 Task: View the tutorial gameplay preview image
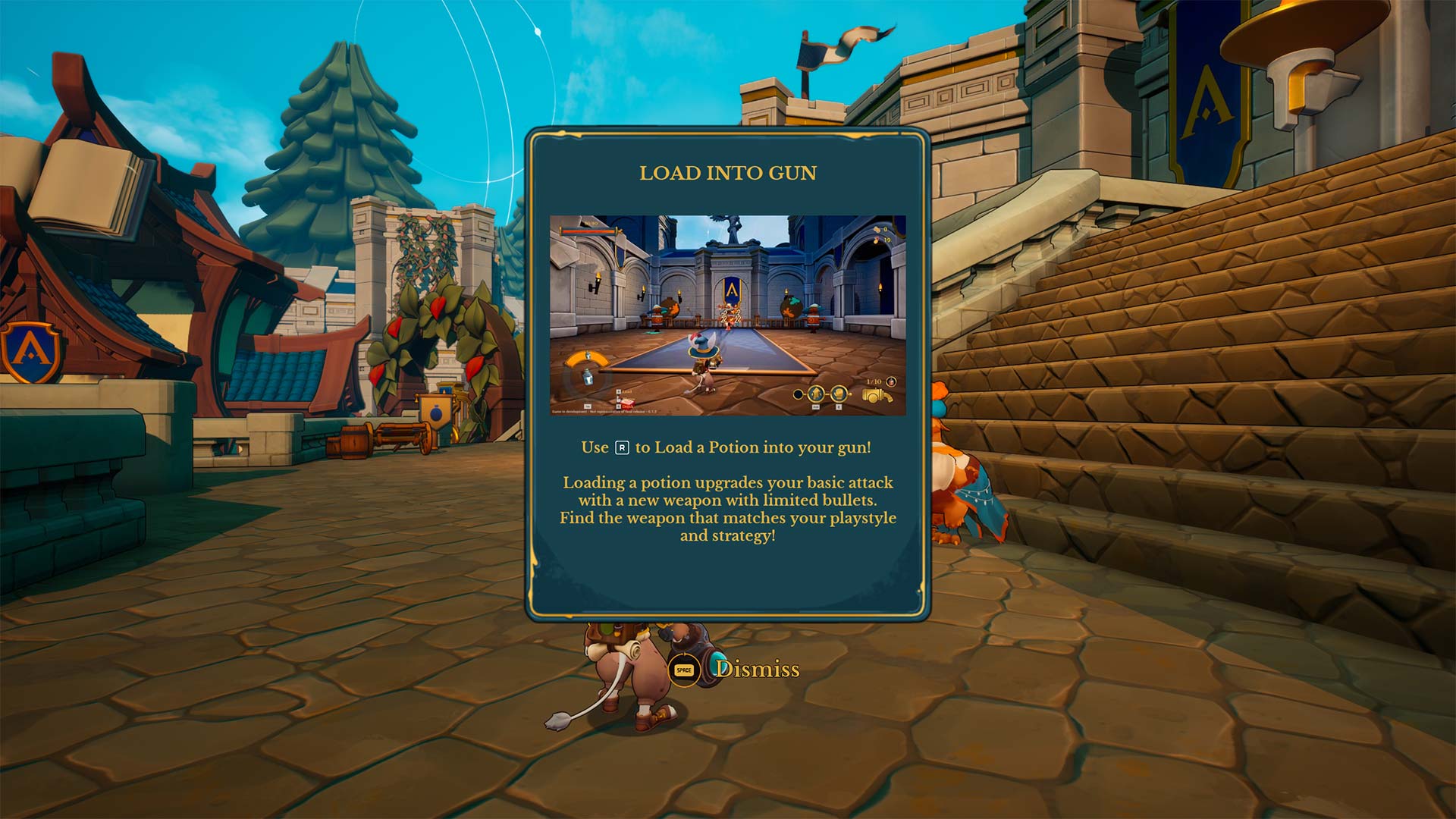pos(727,315)
